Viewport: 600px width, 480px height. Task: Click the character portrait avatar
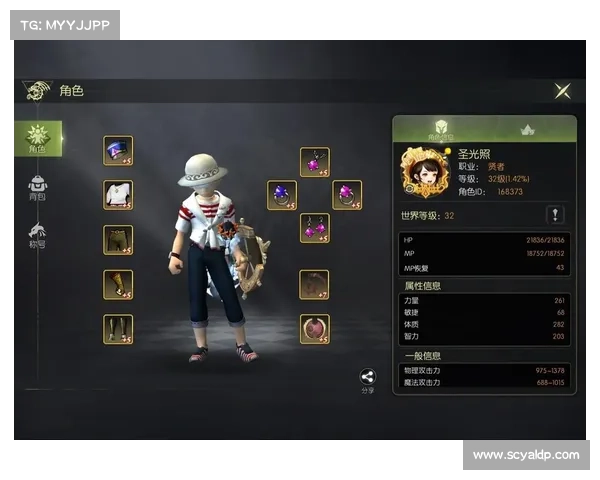click(x=422, y=172)
